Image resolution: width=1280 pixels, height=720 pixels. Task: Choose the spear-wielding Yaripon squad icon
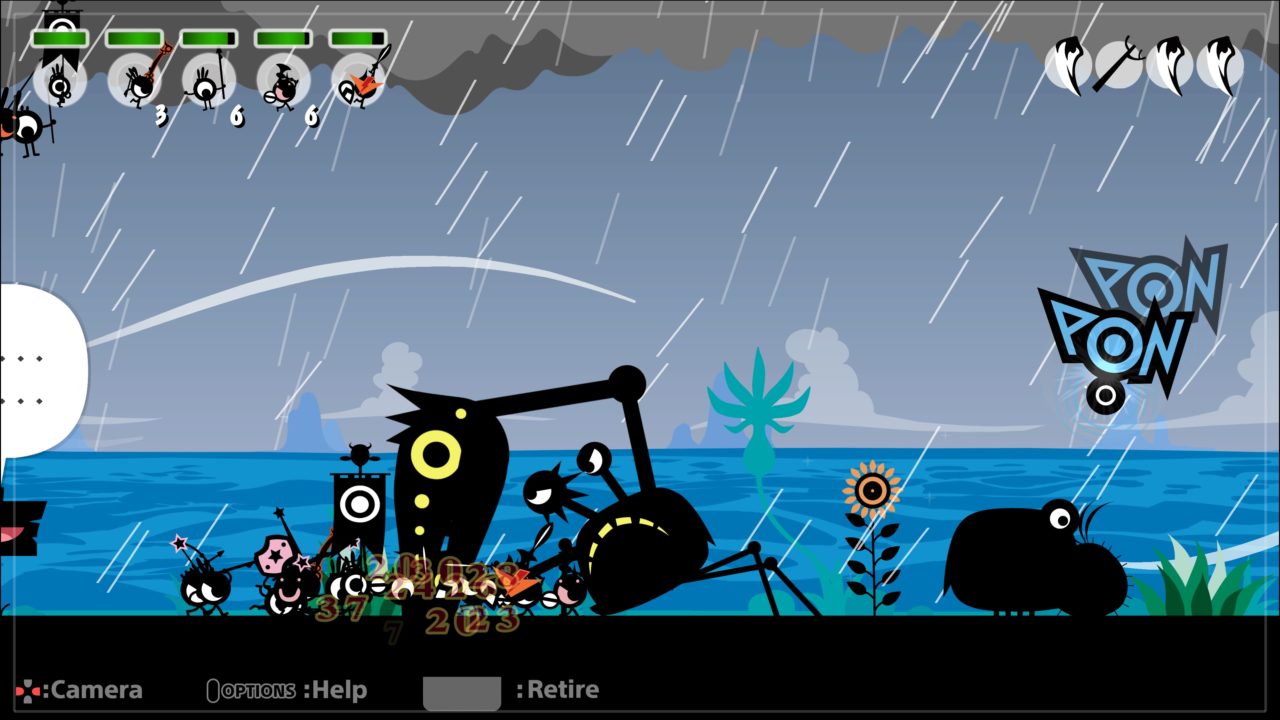[209, 82]
